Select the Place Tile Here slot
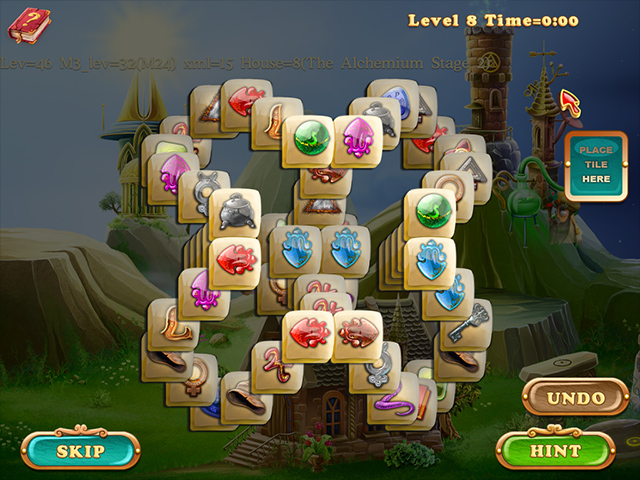 595,165
